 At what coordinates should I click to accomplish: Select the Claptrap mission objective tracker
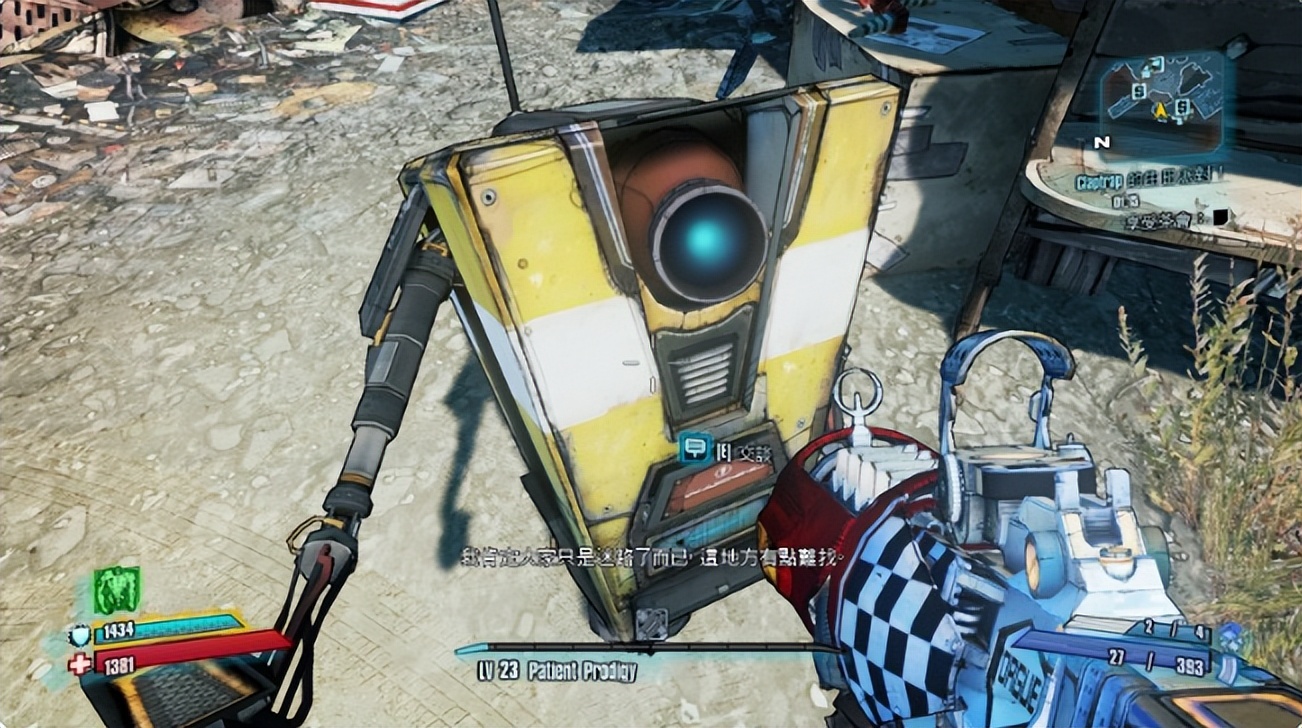click(1150, 184)
